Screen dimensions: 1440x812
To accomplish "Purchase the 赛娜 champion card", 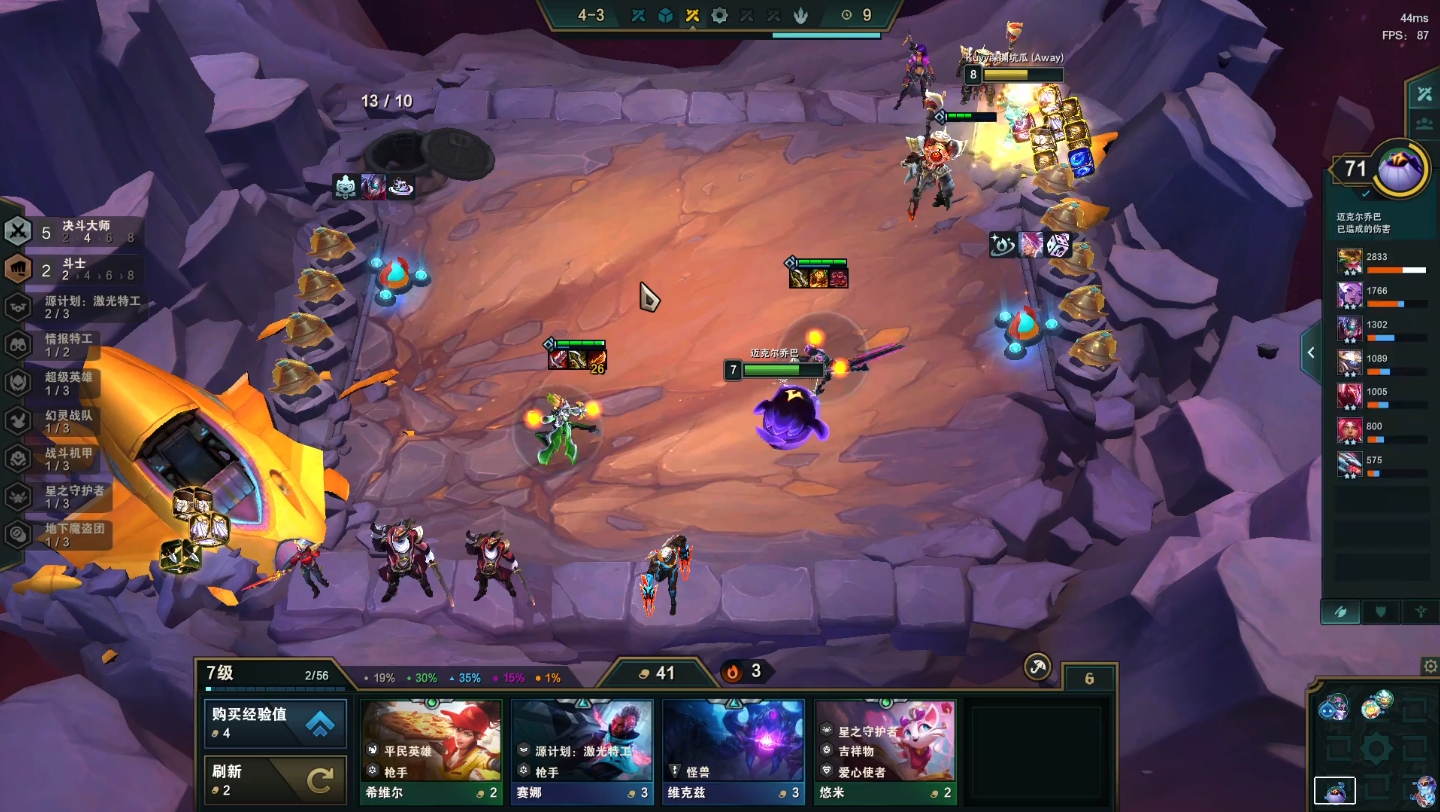I will click(582, 750).
